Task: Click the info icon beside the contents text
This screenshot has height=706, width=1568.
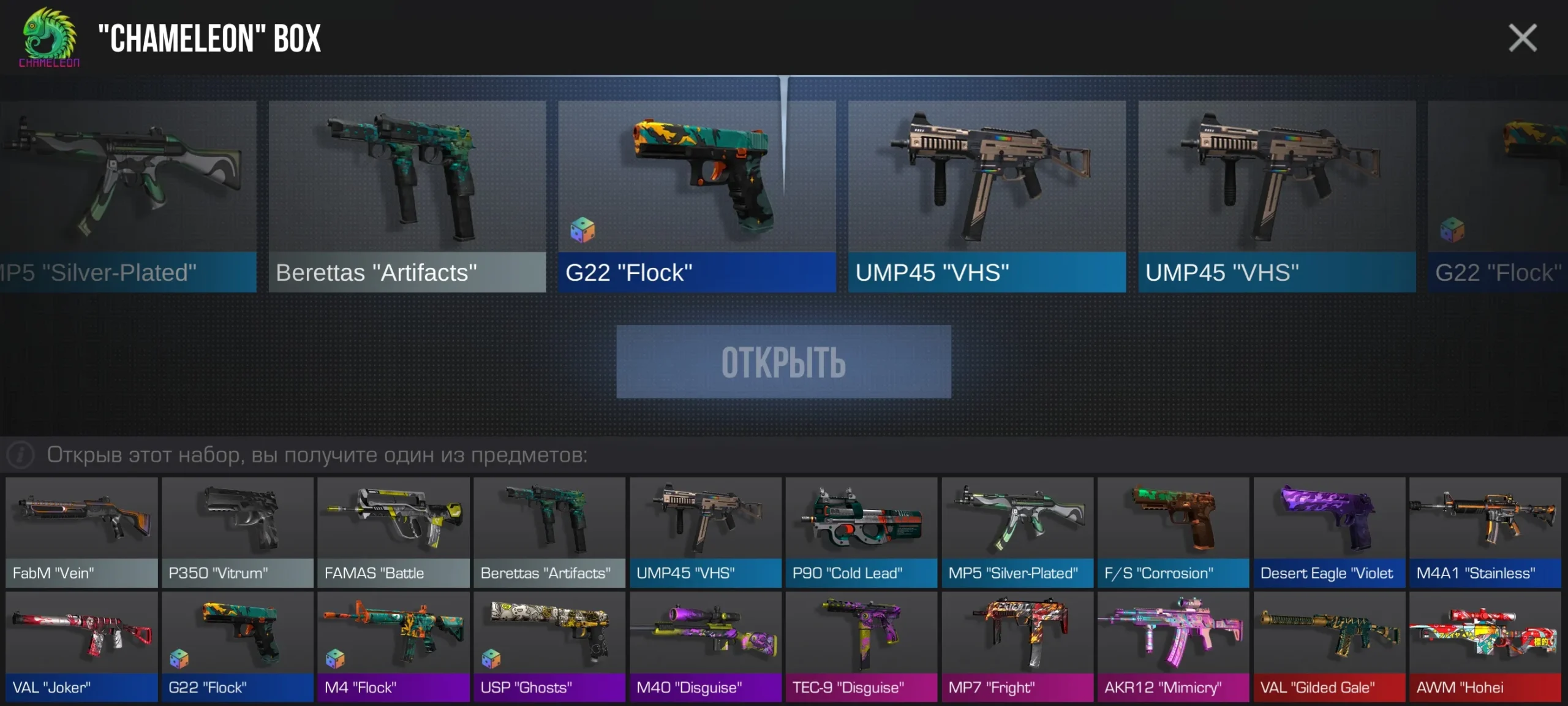Action: tap(20, 455)
